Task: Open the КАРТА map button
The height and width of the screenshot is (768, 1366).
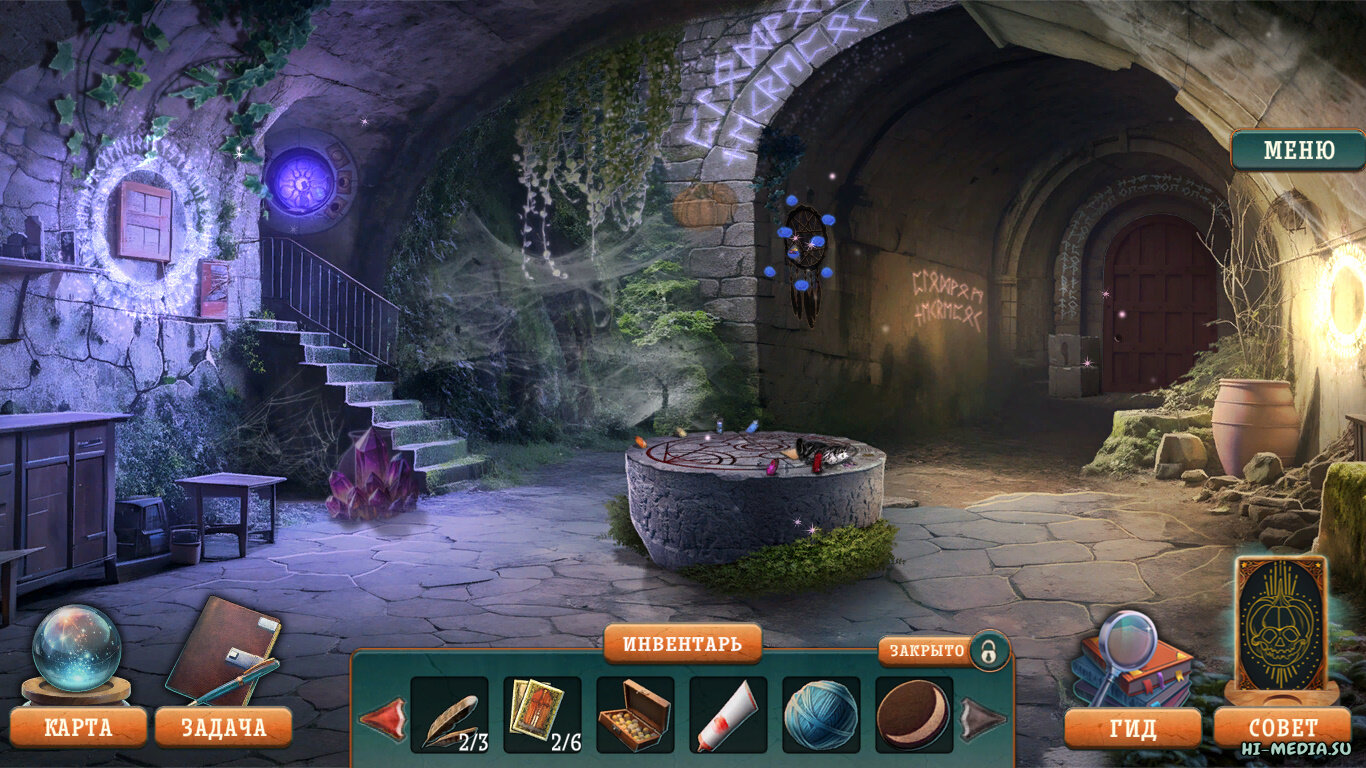Action: click(78, 727)
